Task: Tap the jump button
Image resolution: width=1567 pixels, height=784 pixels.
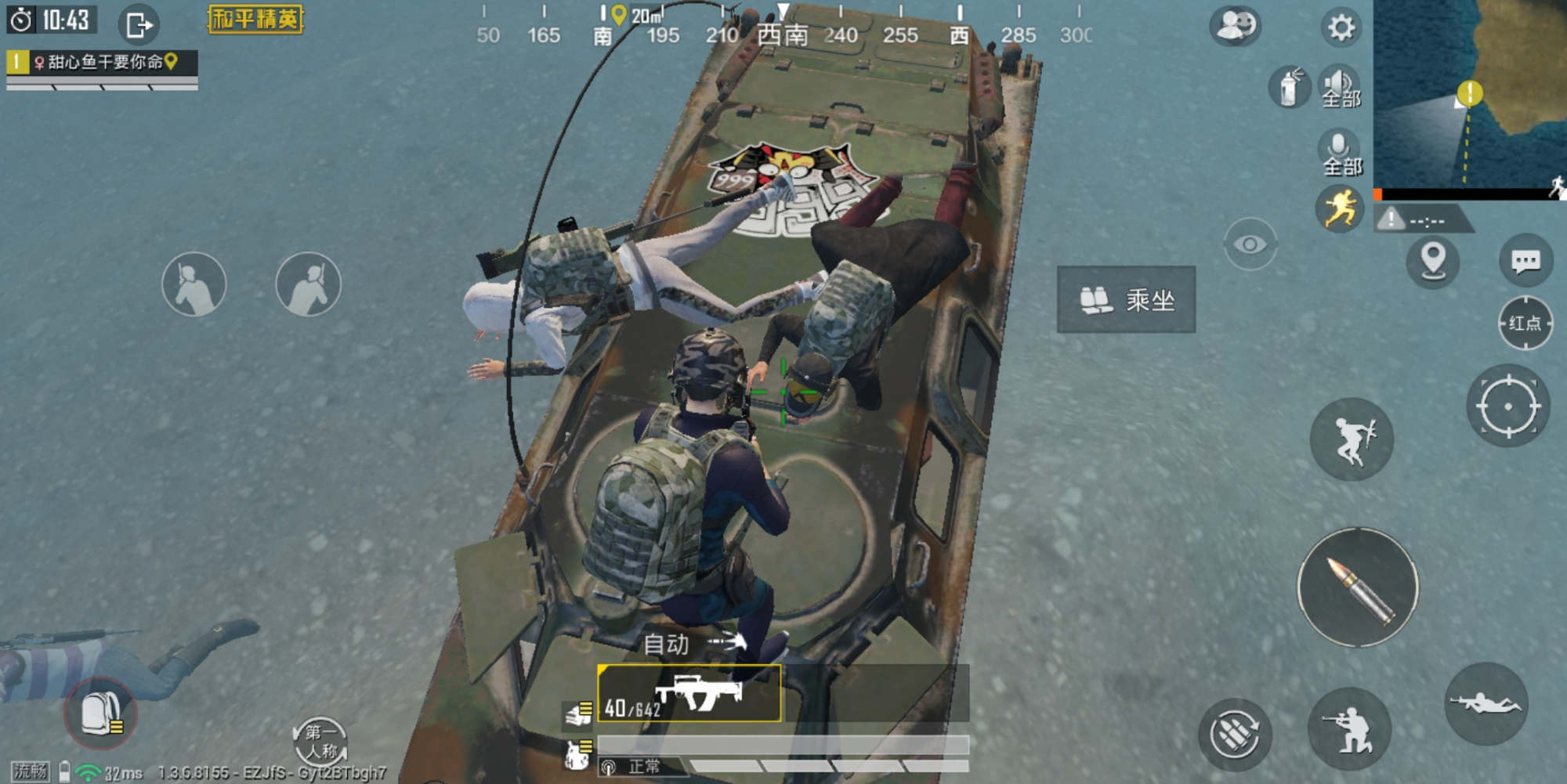Action: [1352, 439]
